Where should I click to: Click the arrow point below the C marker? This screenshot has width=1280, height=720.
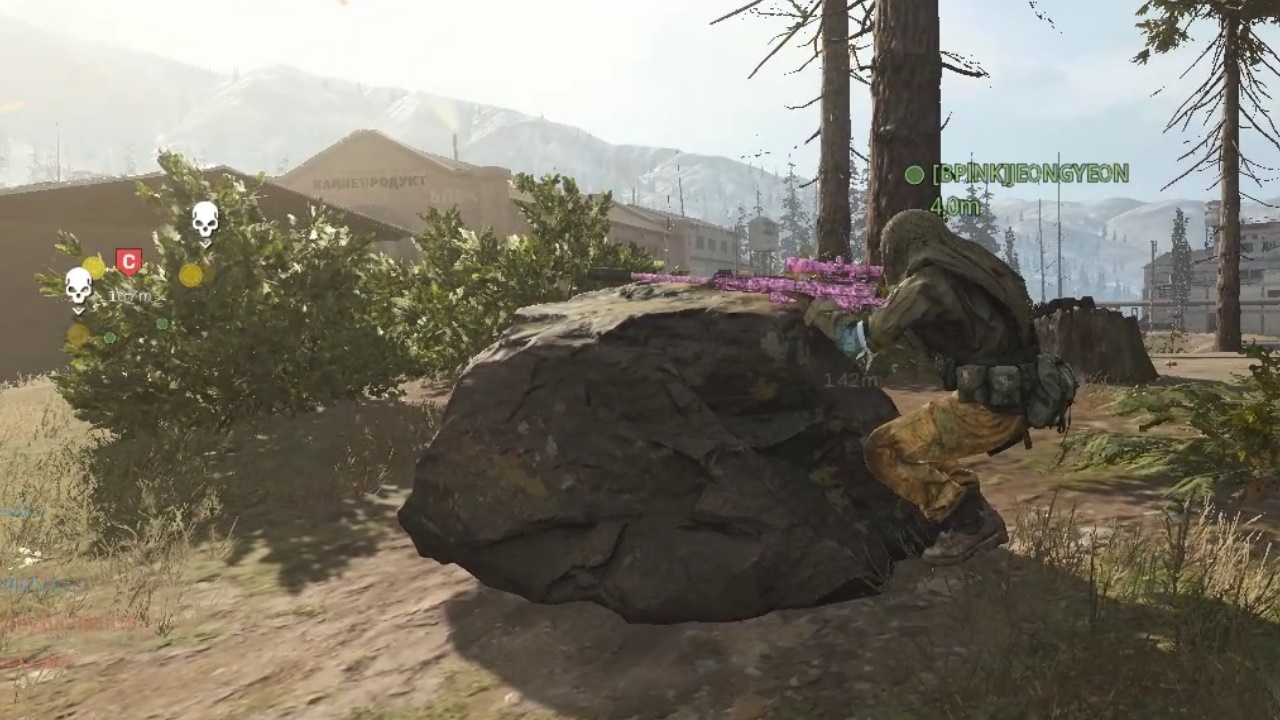(129, 277)
